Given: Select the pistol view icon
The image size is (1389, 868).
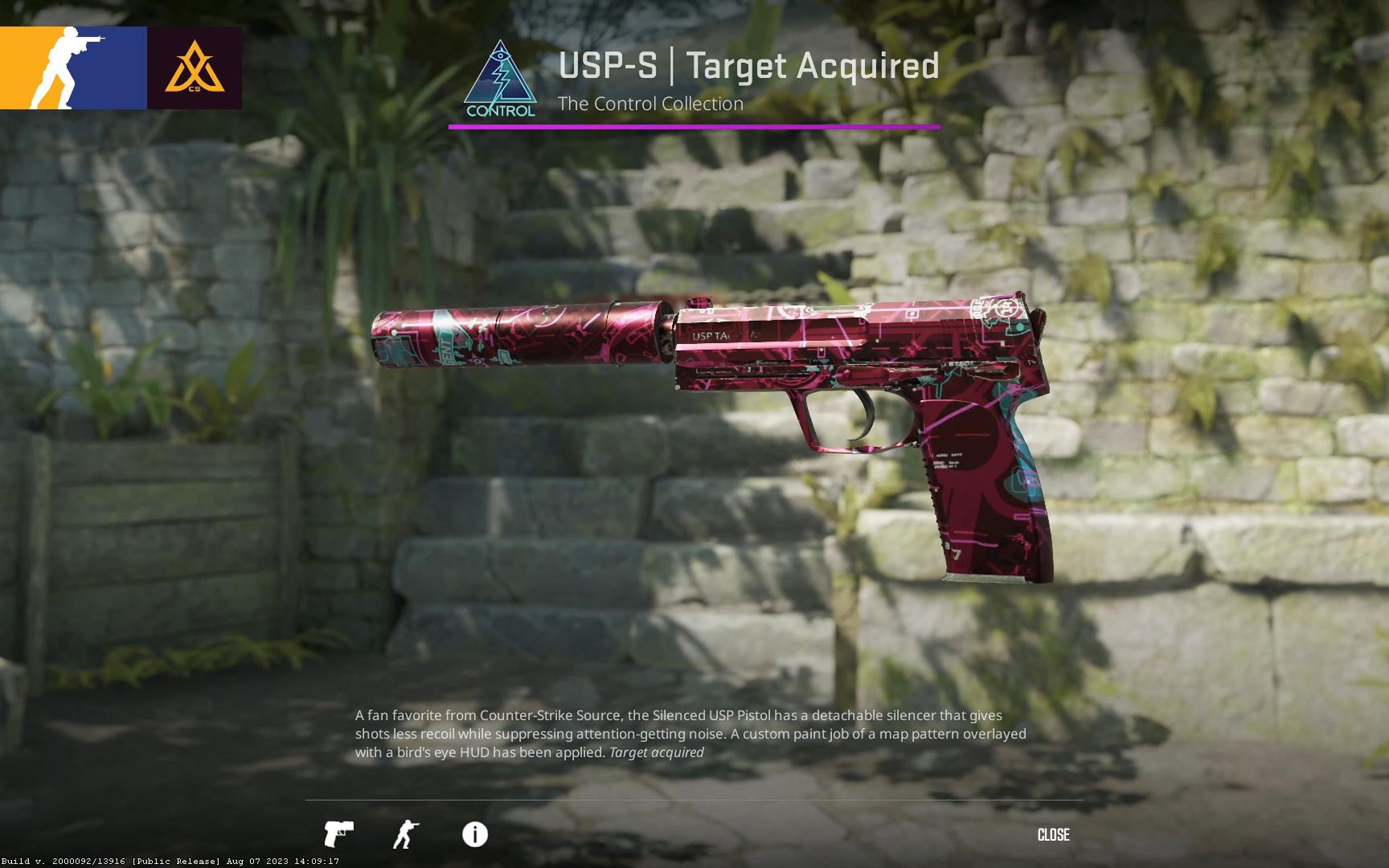Looking at the screenshot, I should (x=339, y=833).
